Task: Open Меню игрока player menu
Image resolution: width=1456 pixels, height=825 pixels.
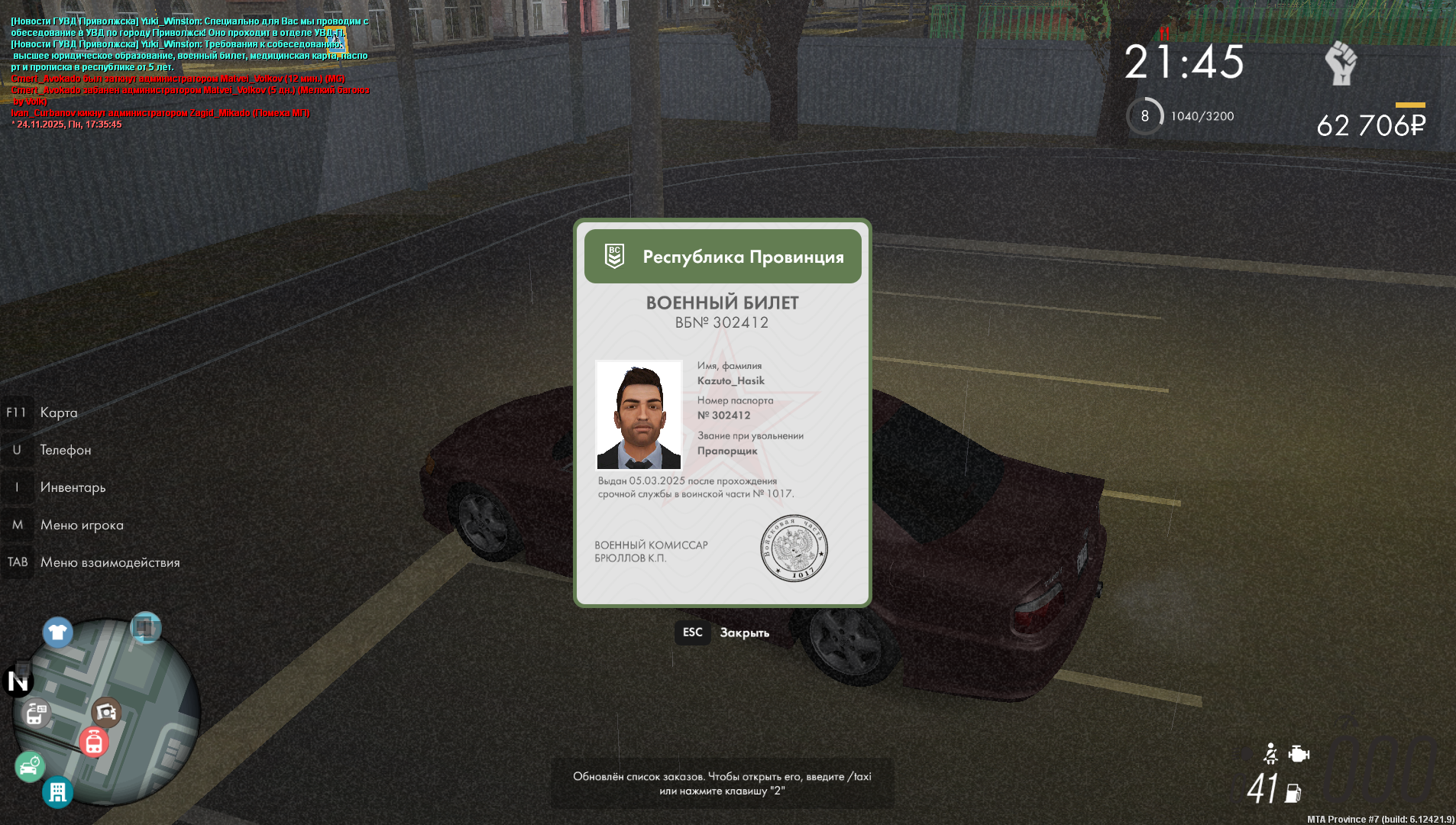Action: pyautogui.click(x=81, y=525)
